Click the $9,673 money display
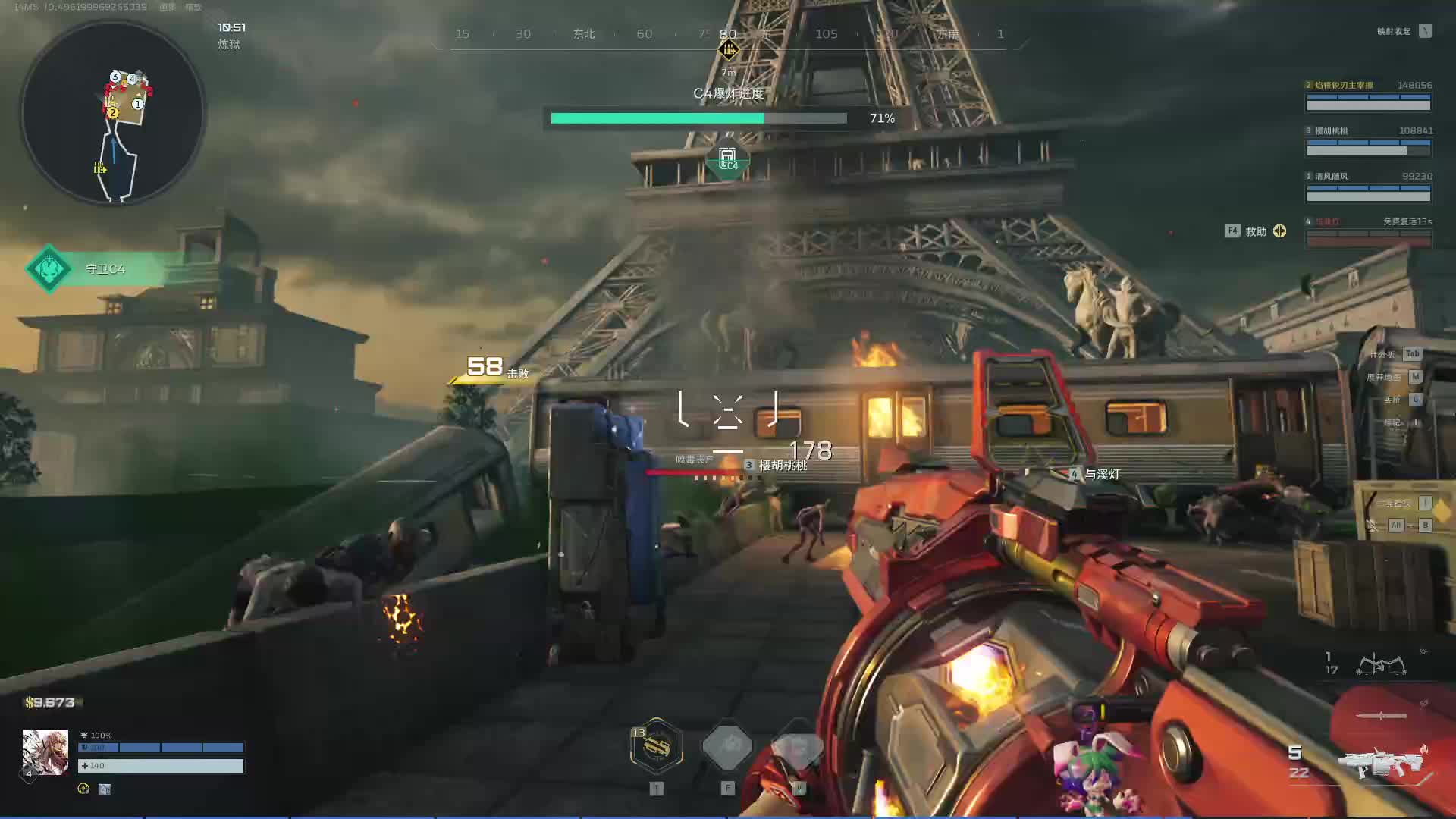This screenshot has height=819, width=1456. click(51, 702)
